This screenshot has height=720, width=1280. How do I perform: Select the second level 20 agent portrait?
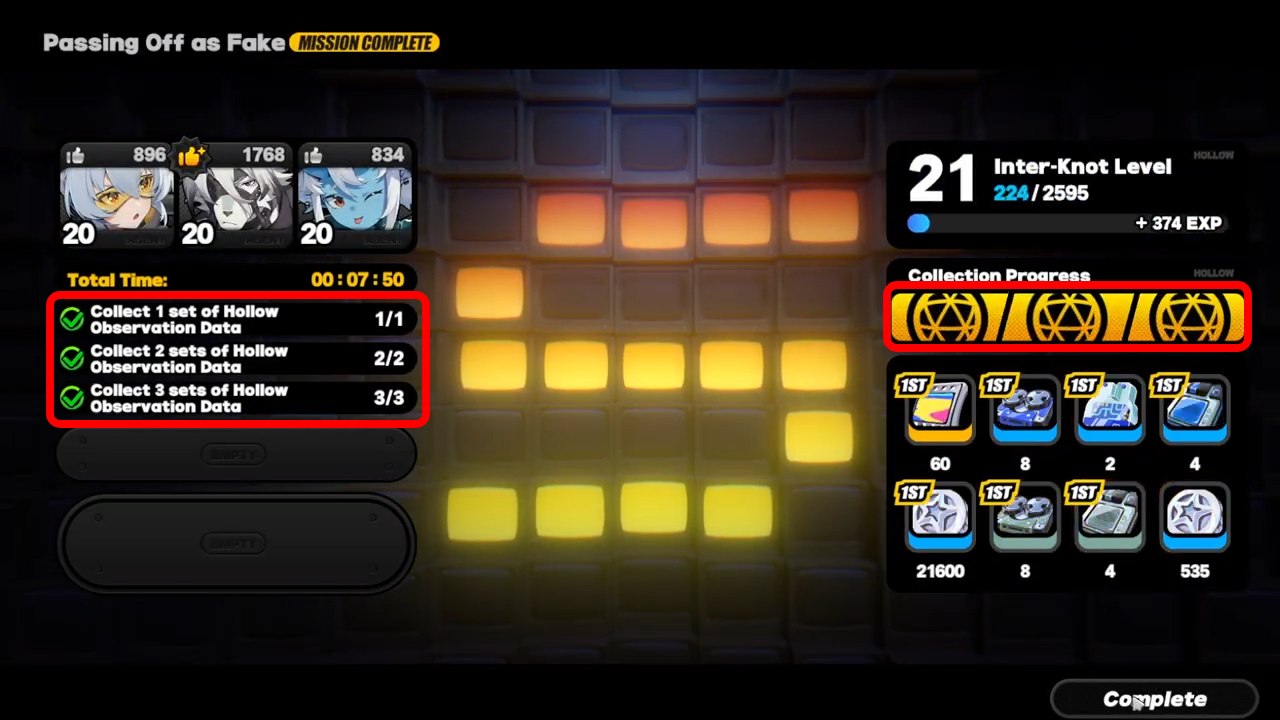[236, 200]
